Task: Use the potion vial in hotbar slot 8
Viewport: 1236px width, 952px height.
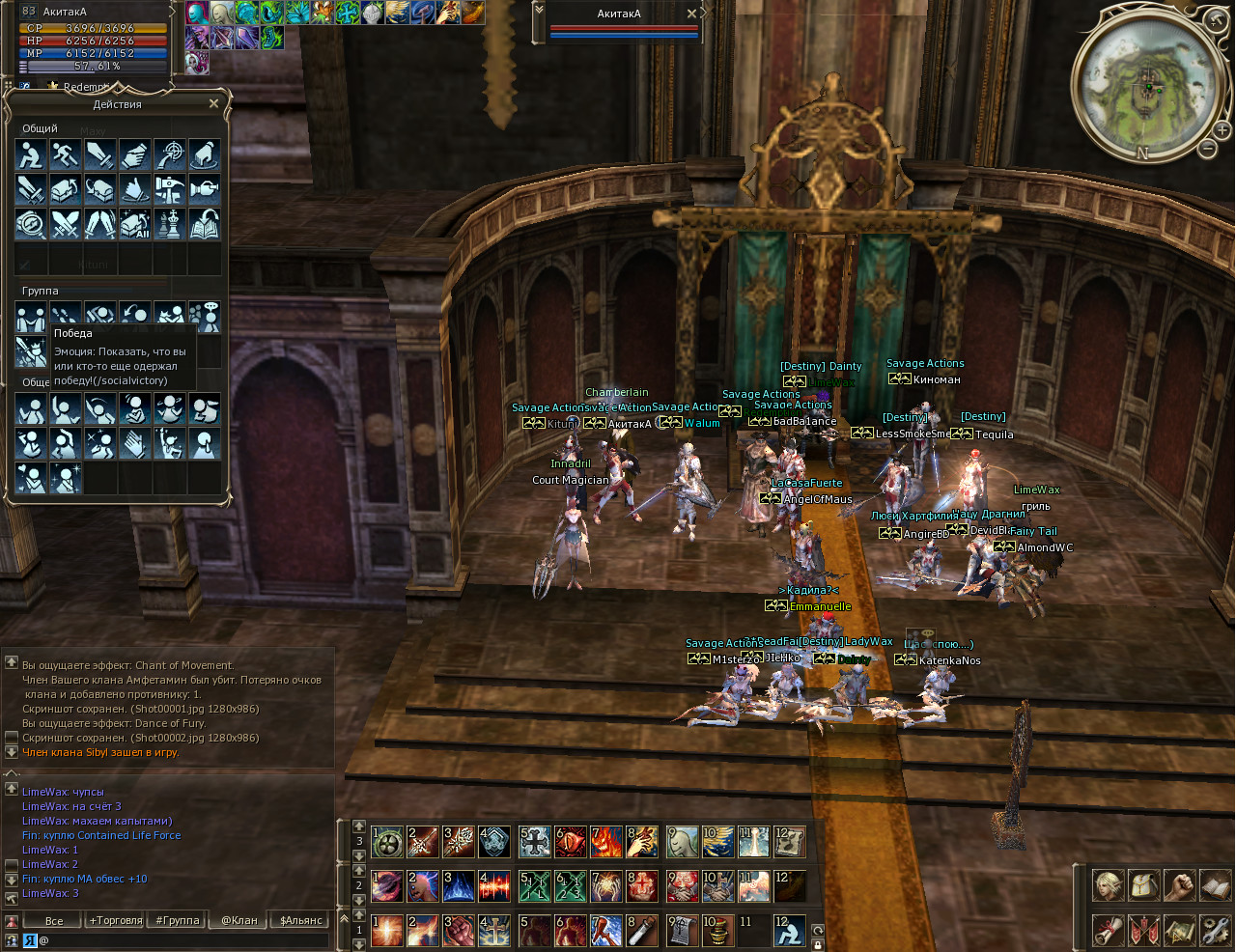Action: tap(642, 931)
